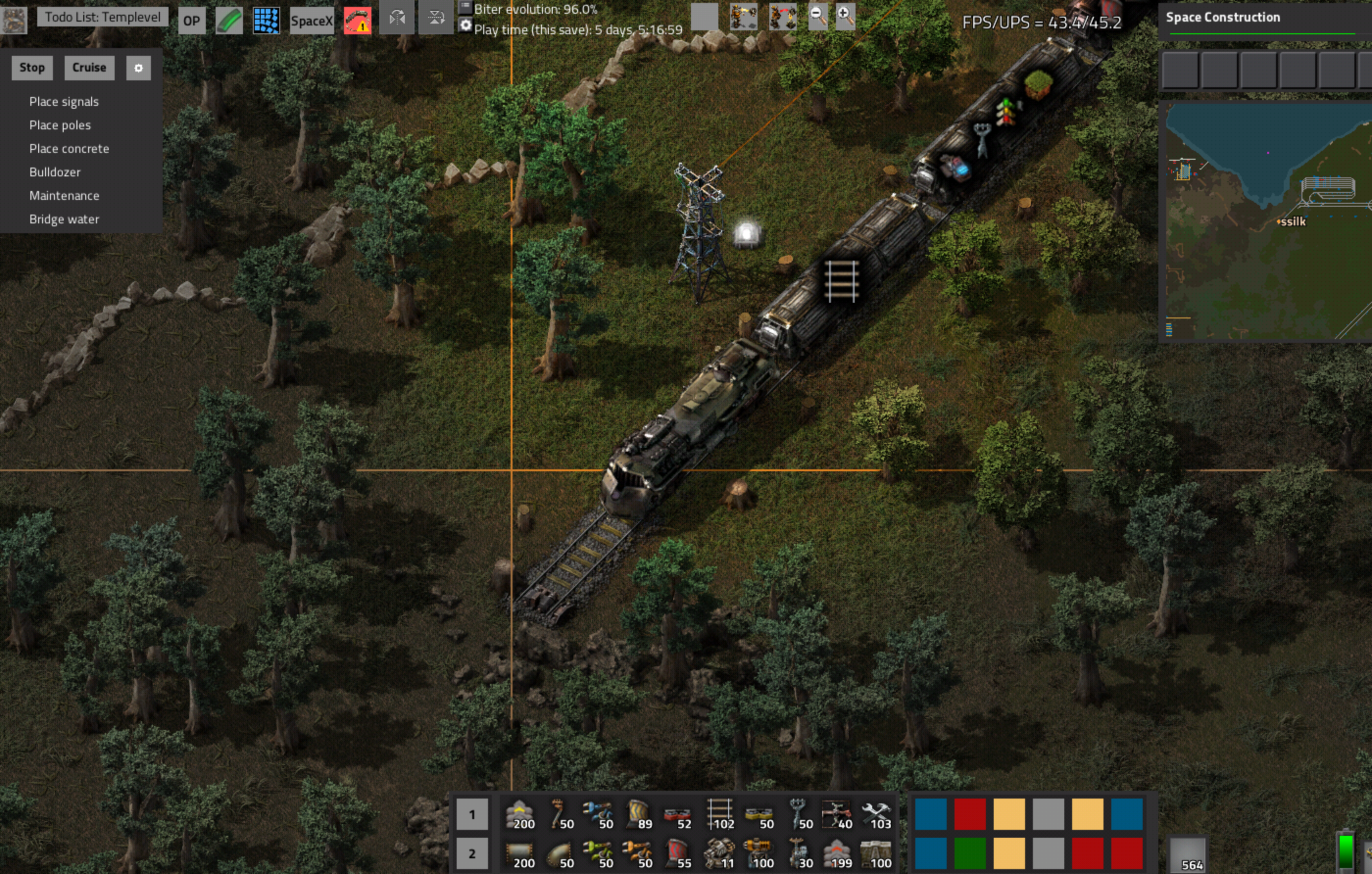Viewport: 1372px width, 874px height.
Task: Click the ssilk label on the minimap
Action: pos(1292,221)
